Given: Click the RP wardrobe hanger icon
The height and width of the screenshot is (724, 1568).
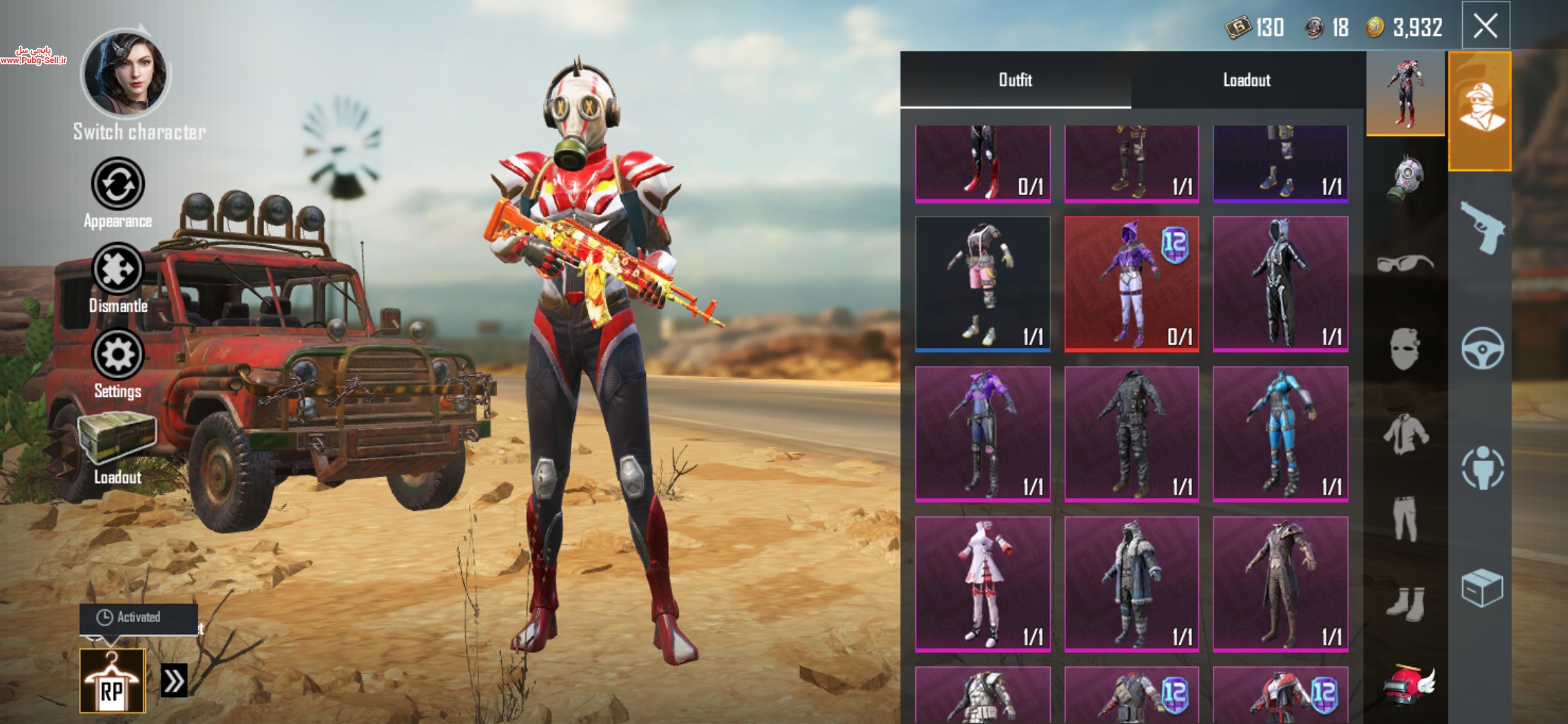Looking at the screenshot, I should [112, 680].
